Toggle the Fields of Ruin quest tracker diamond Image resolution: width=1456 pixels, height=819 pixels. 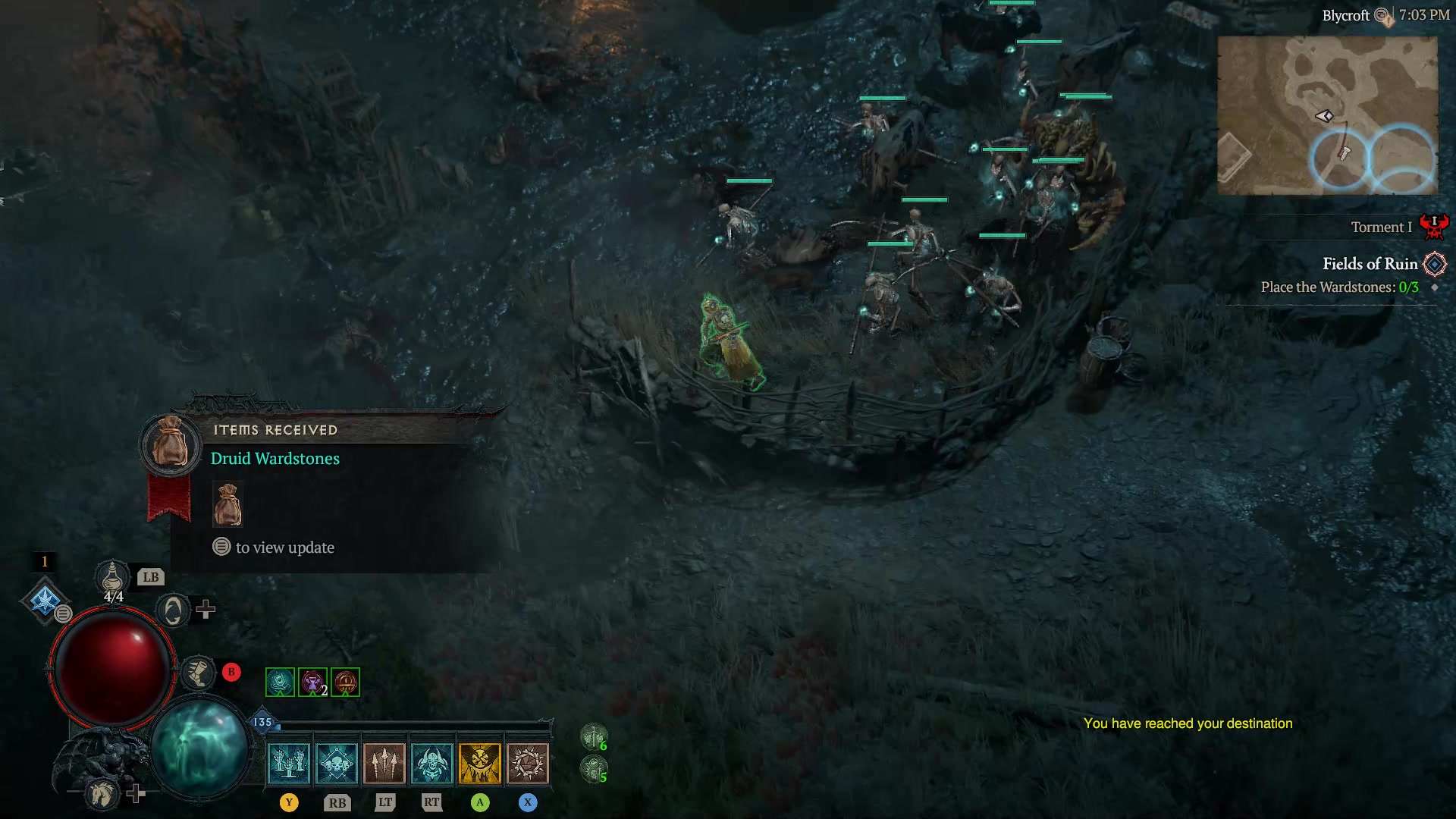[1435, 264]
